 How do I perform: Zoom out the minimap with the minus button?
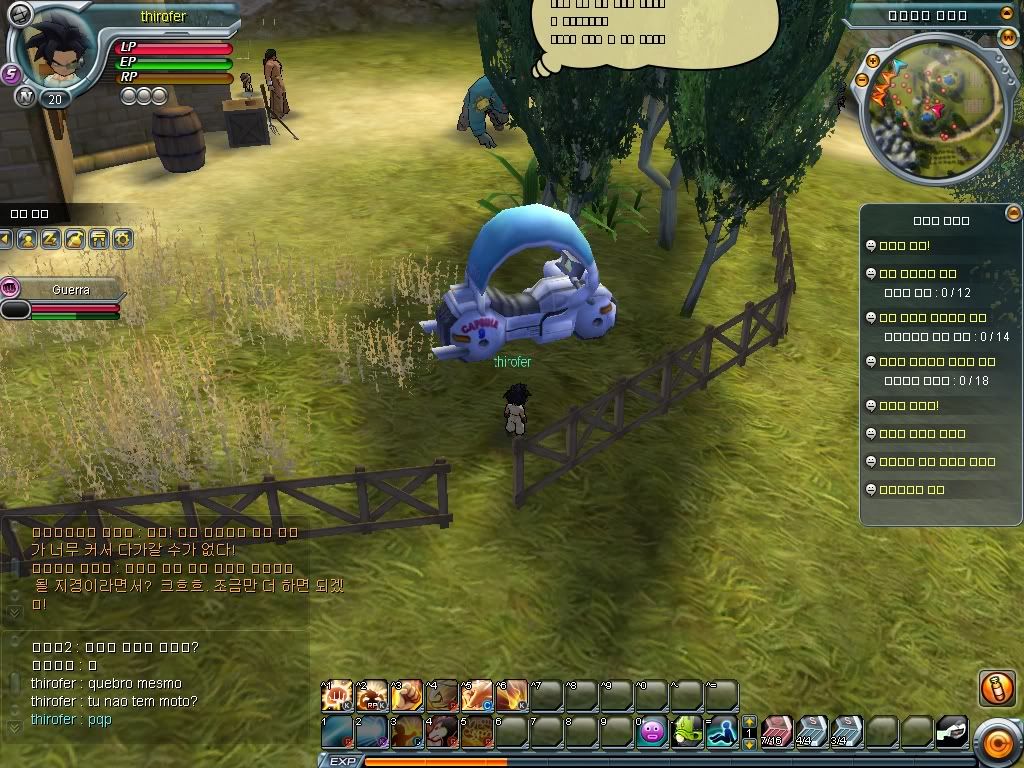pos(861,81)
